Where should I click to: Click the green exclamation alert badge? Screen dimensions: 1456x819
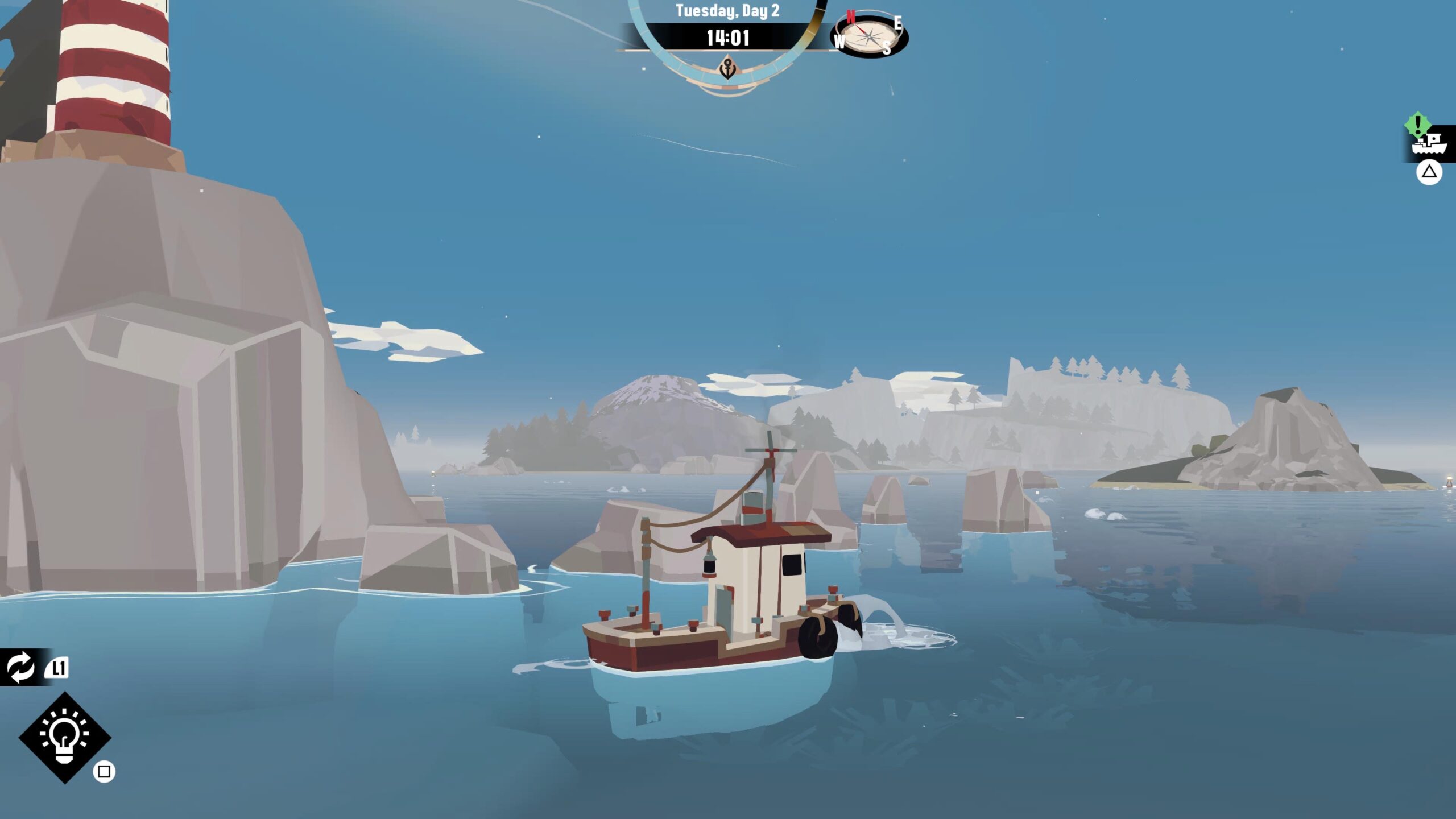[x=1418, y=125]
